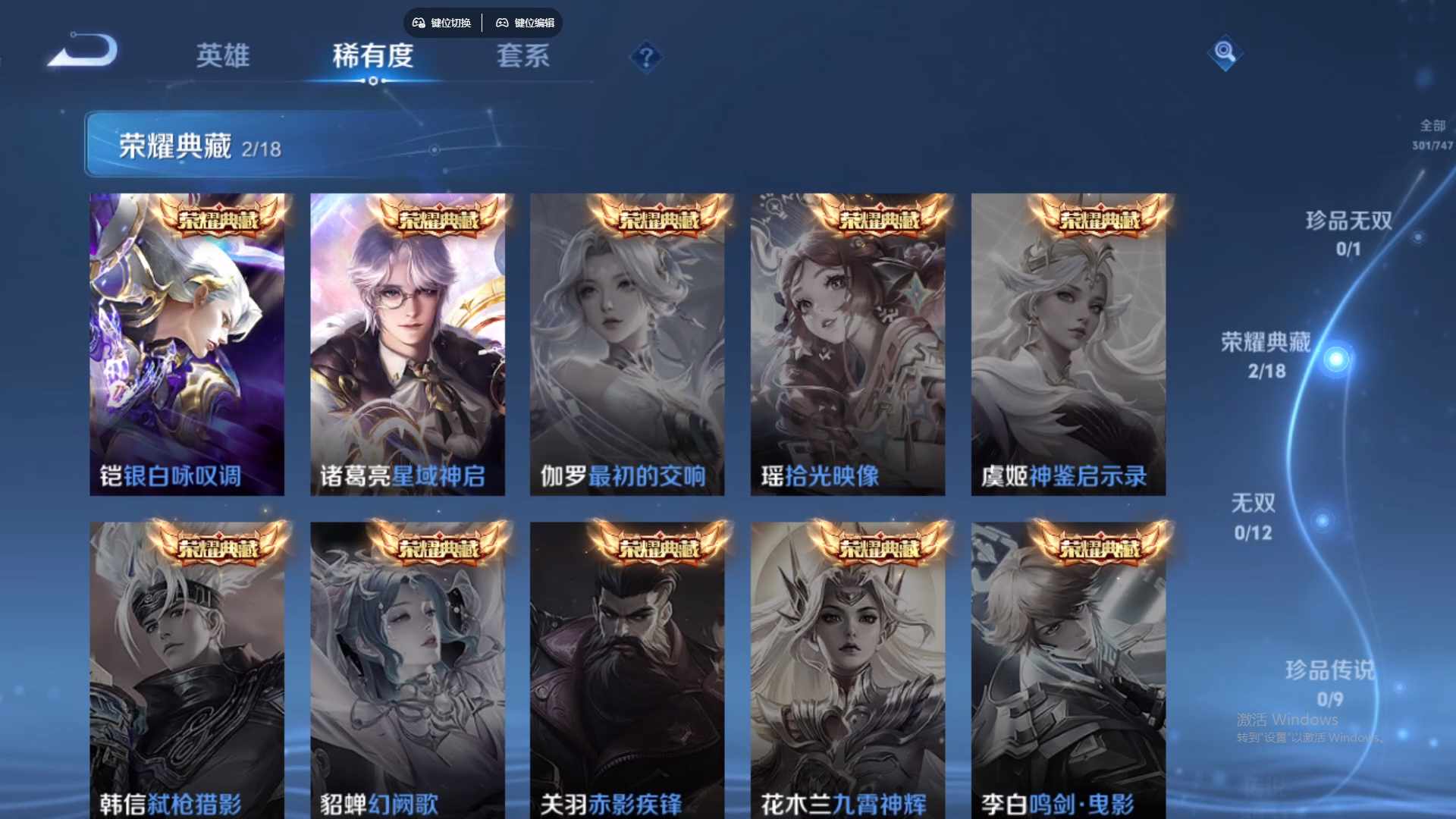Switch to the 英雄 tab
This screenshot has width=1456, height=819.
coord(224,55)
